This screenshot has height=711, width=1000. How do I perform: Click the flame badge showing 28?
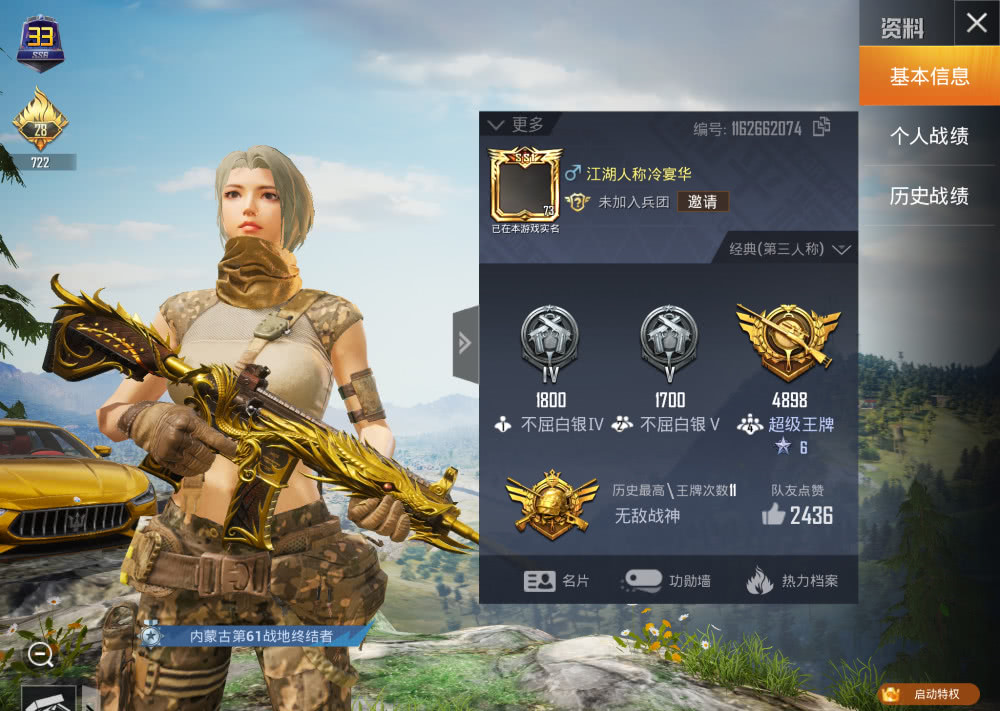tap(40, 120)
